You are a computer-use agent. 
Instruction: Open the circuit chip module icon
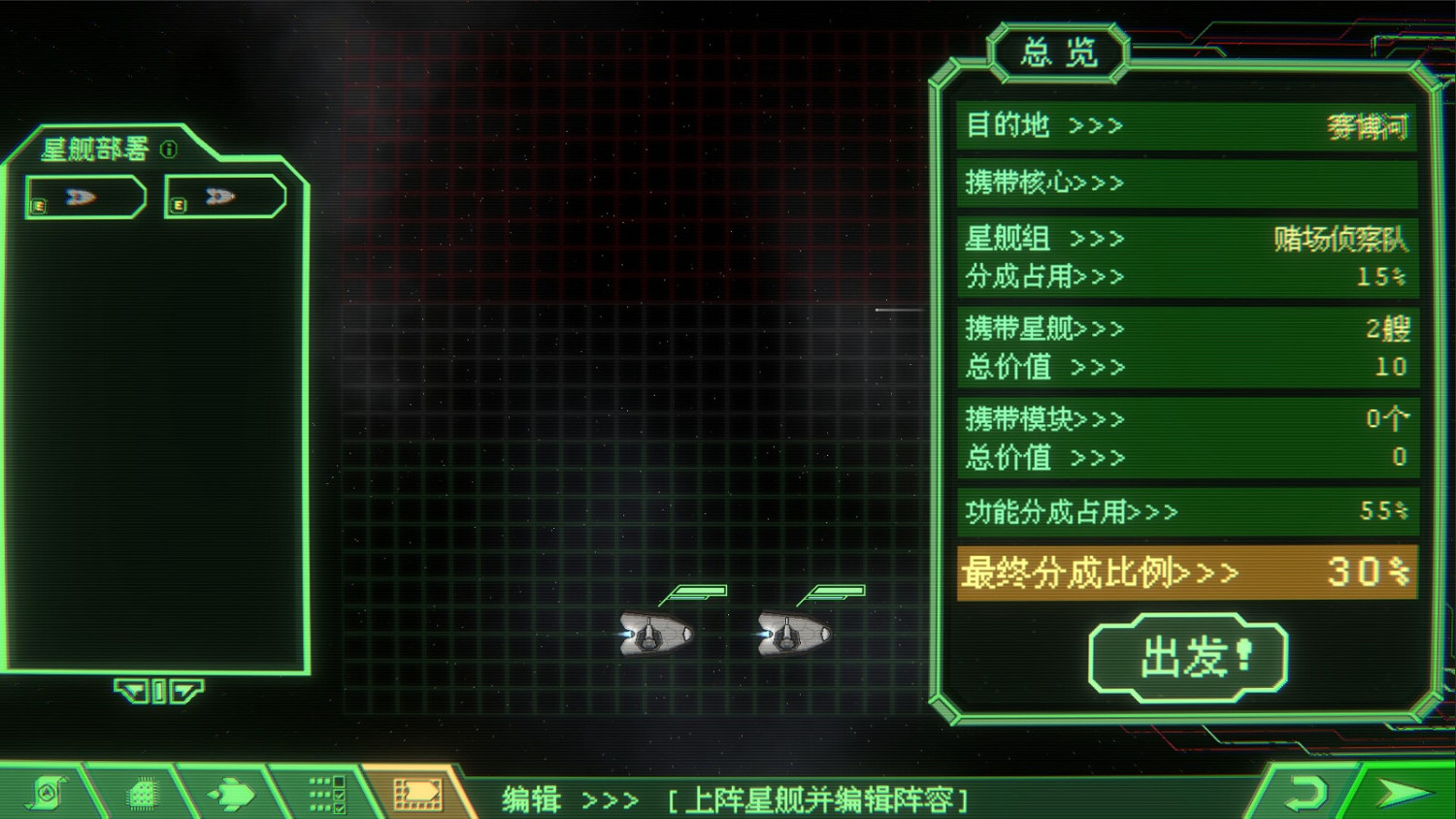click(x=139, y=794)
